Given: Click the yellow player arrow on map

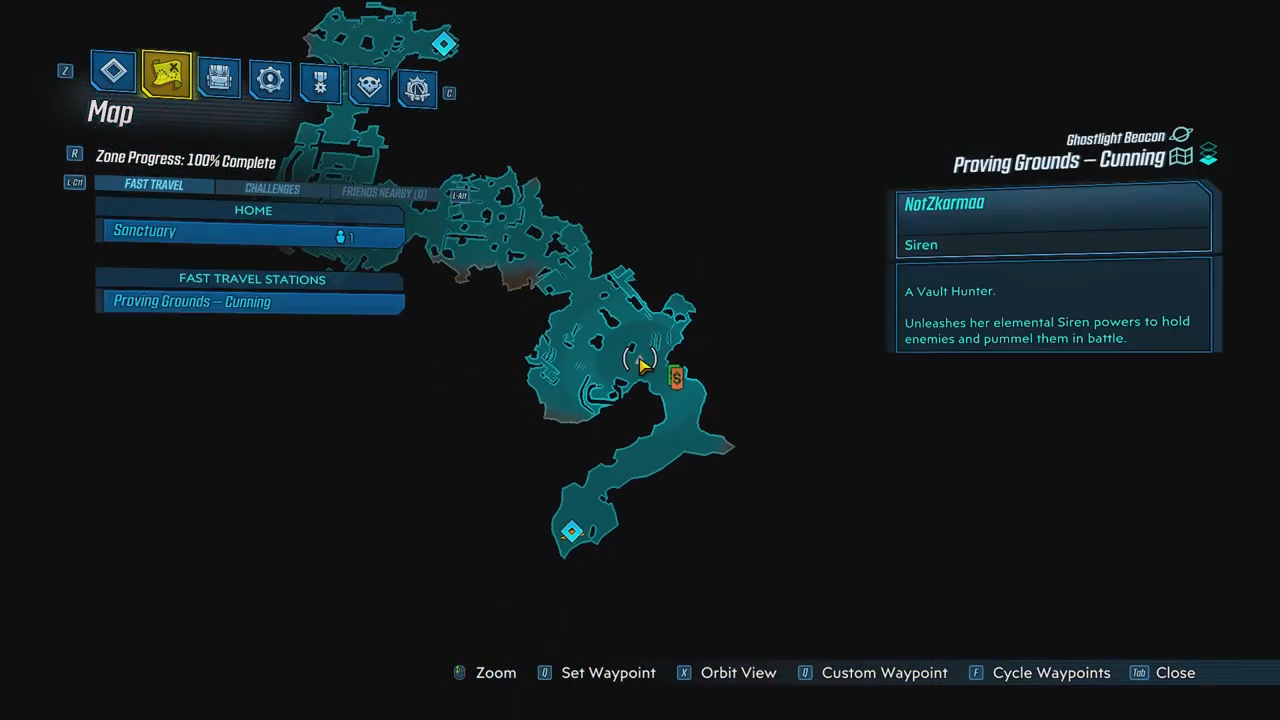Looking at the screenshot, I should tap(642, 365).
